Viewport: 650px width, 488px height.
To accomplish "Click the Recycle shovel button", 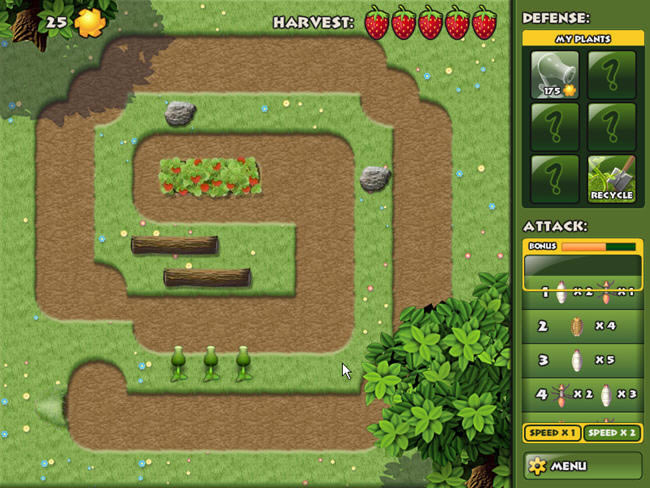I will (611, 178).
